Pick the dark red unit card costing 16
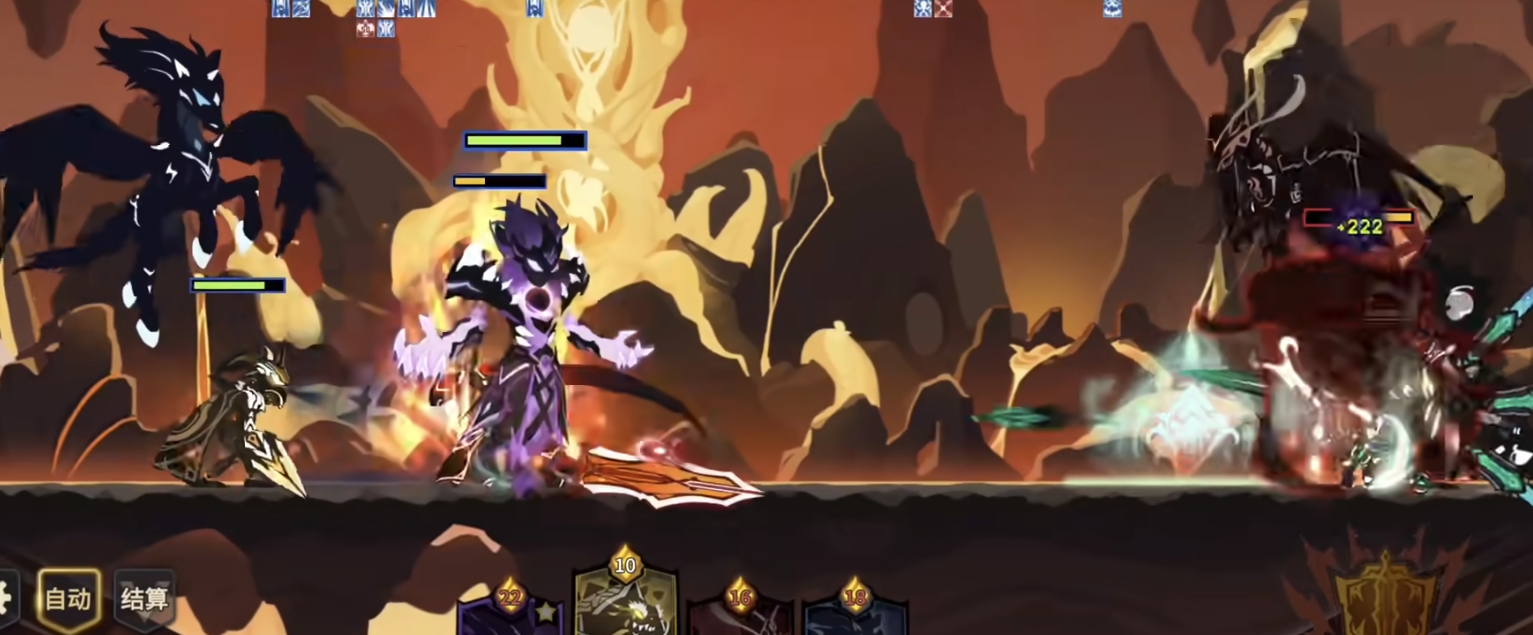Screen dimensions: 1533x635 click(740, 617)
